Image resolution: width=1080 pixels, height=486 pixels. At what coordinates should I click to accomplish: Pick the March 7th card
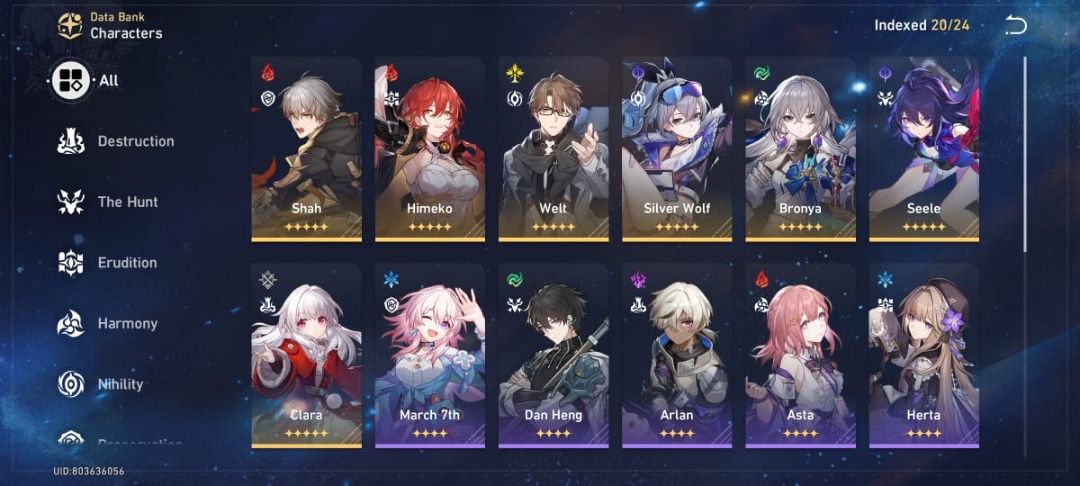(x=430, y=355)
